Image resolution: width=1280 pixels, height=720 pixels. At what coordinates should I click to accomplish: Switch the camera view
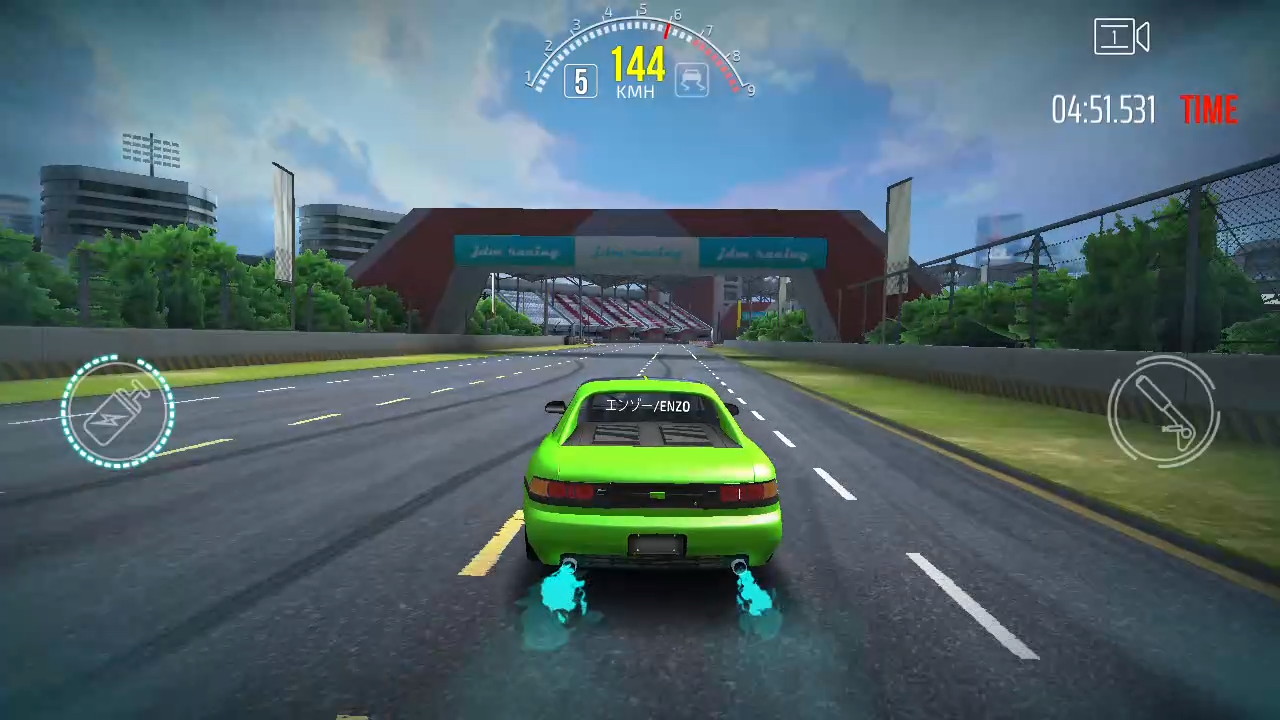[x=1121, y=38]
